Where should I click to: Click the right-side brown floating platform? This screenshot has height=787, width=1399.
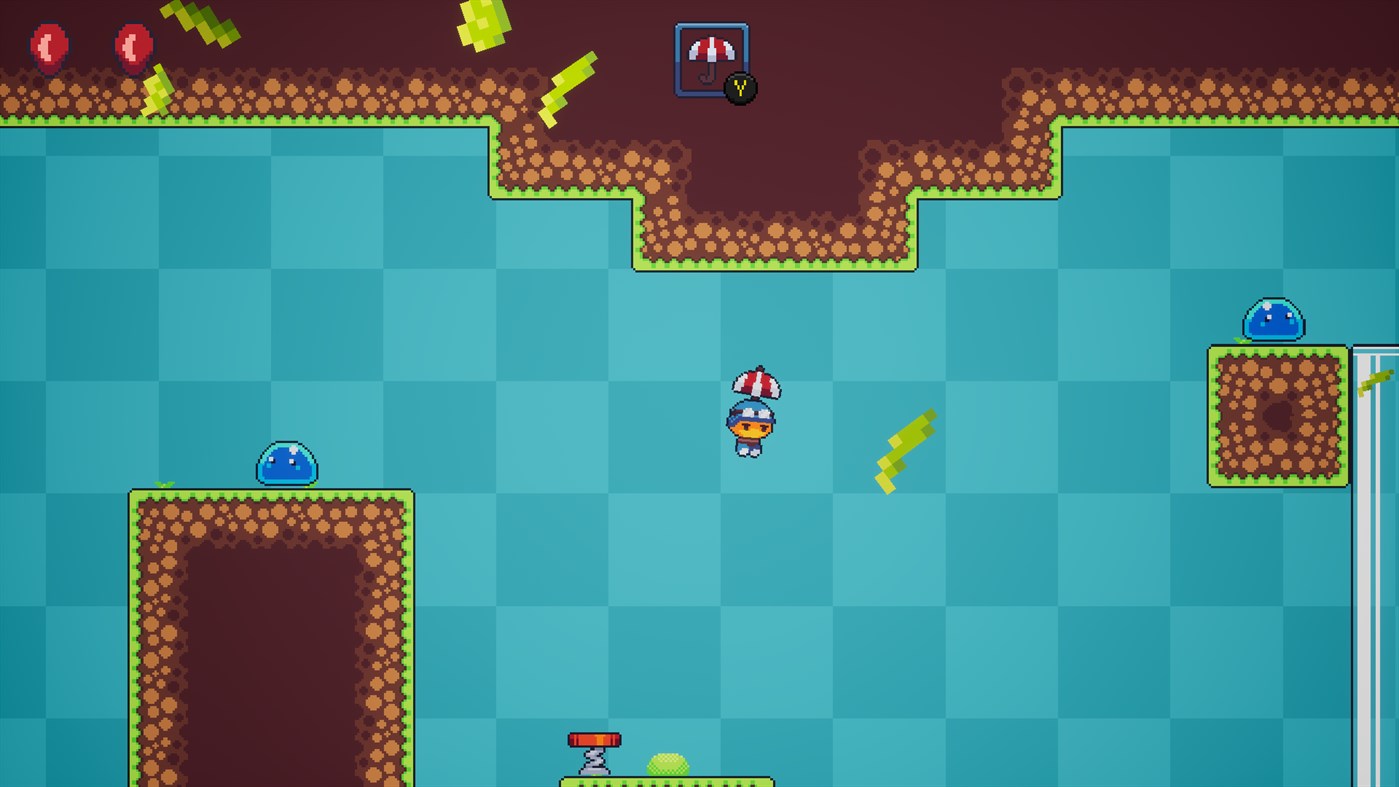pyautogui.click(x=1275, y=415)
